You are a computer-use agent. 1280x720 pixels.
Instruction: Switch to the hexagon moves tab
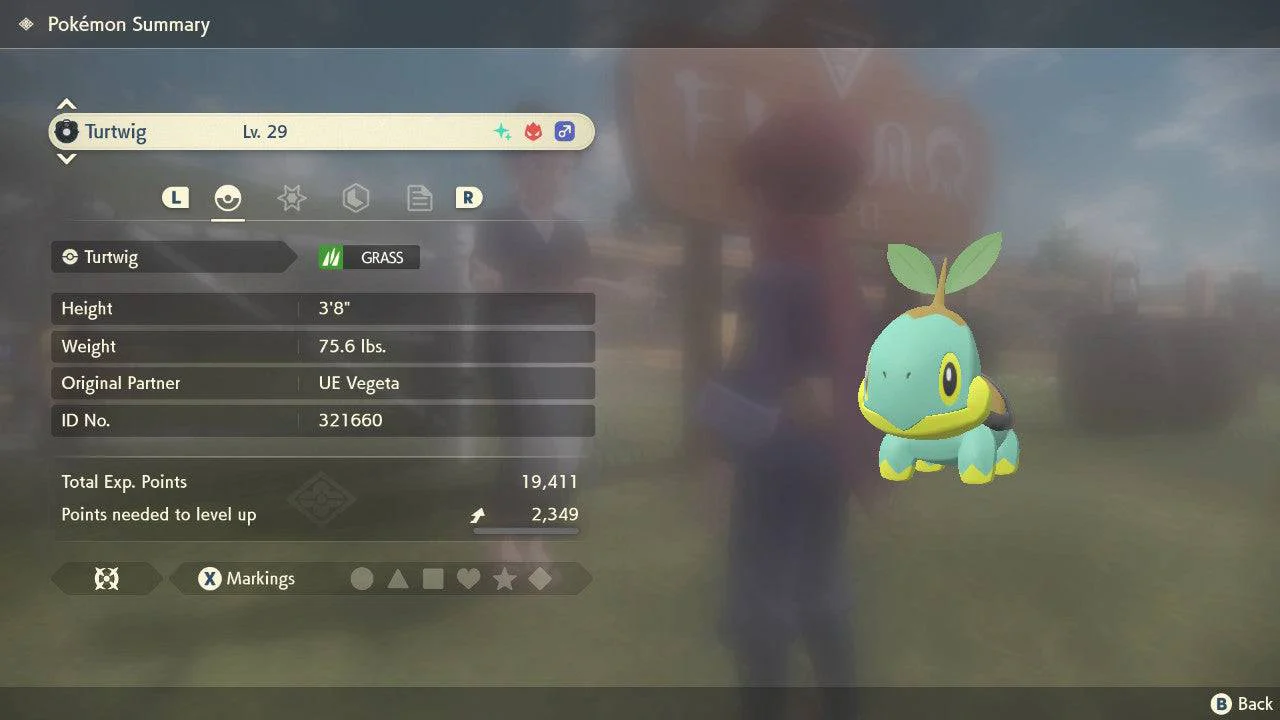[355, 198]
